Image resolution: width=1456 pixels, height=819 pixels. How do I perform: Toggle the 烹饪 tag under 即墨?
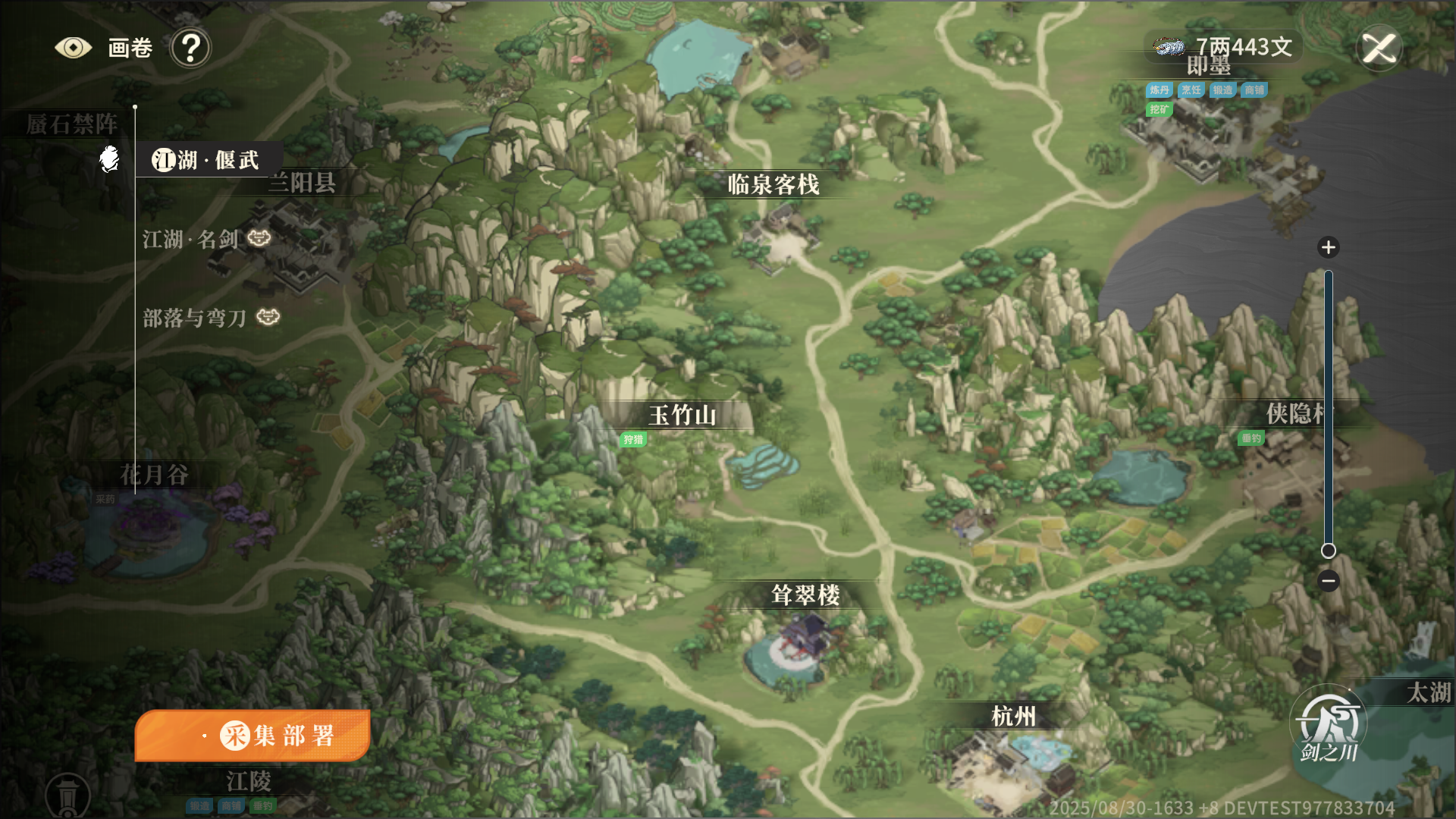click(x=1191, y=89)
